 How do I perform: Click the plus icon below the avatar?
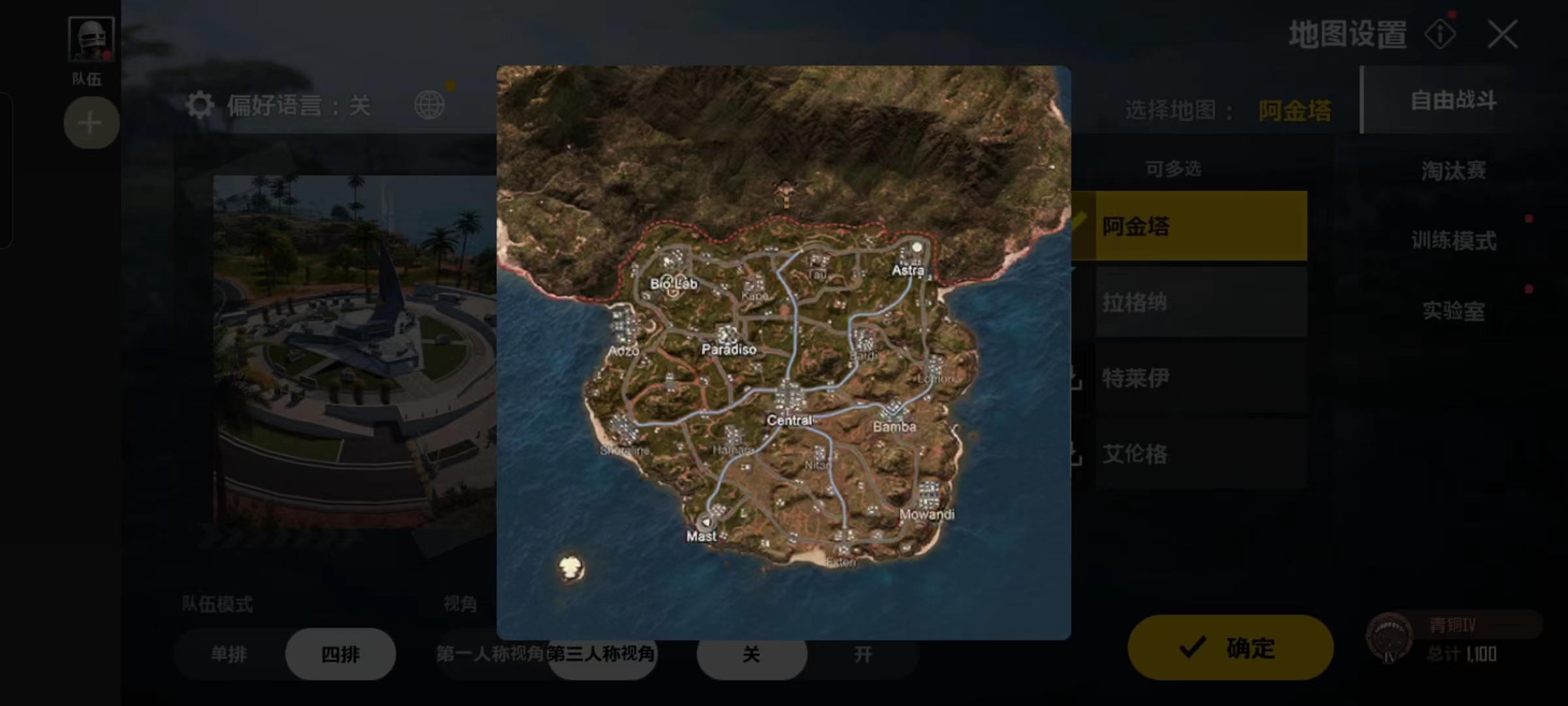pos(90,123)
